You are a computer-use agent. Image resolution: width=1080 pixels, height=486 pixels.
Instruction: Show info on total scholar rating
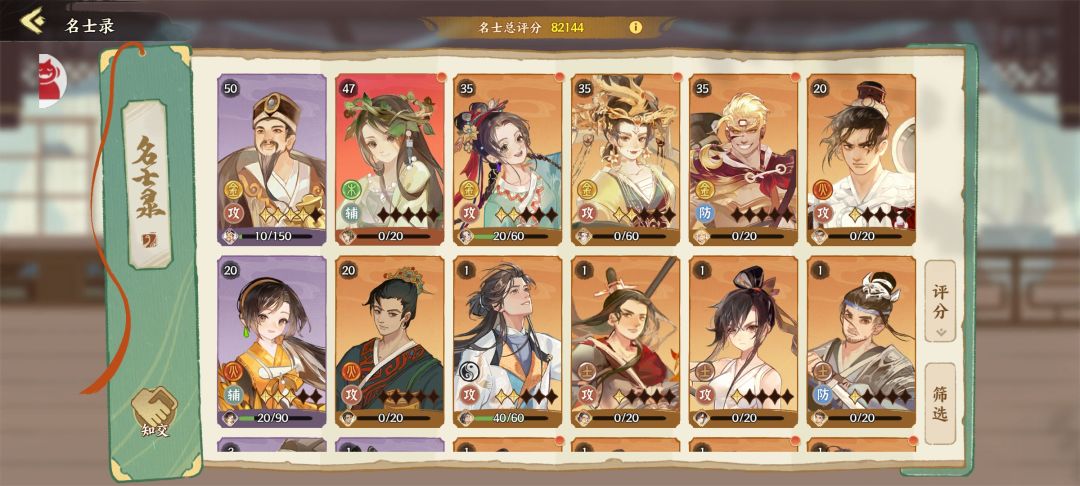click(635, 27)
